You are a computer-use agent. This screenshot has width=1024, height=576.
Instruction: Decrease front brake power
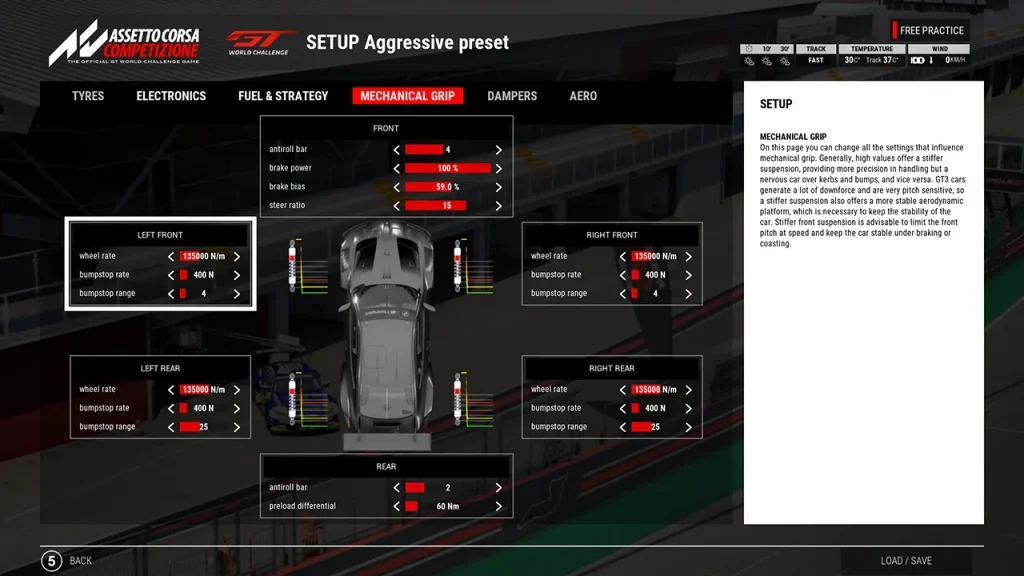pyautogui.click(x=397, y=168)
